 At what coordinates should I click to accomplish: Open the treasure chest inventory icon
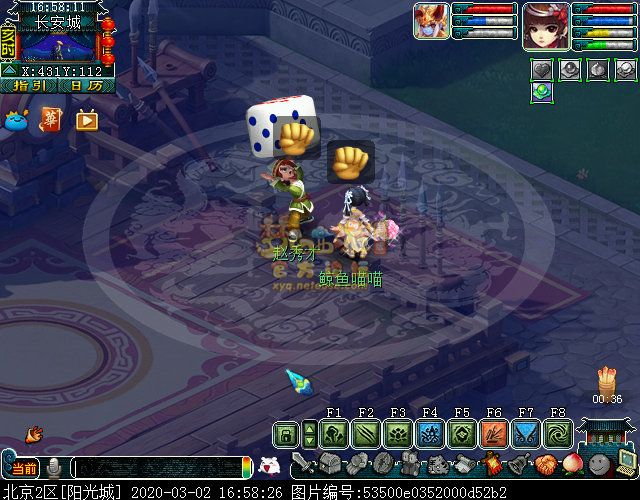point(332,464)
